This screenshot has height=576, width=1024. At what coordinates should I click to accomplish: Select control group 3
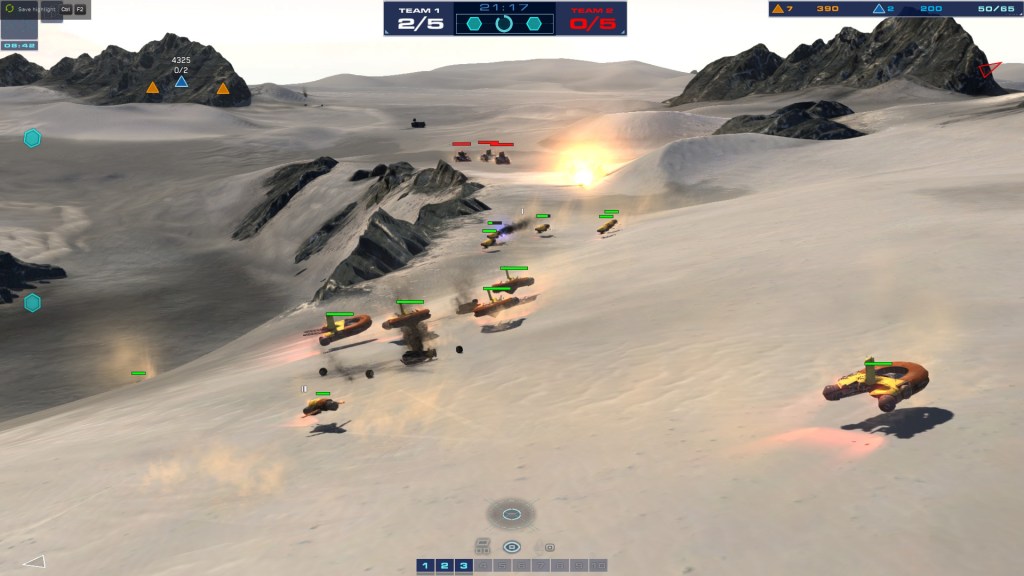[463, 566]
